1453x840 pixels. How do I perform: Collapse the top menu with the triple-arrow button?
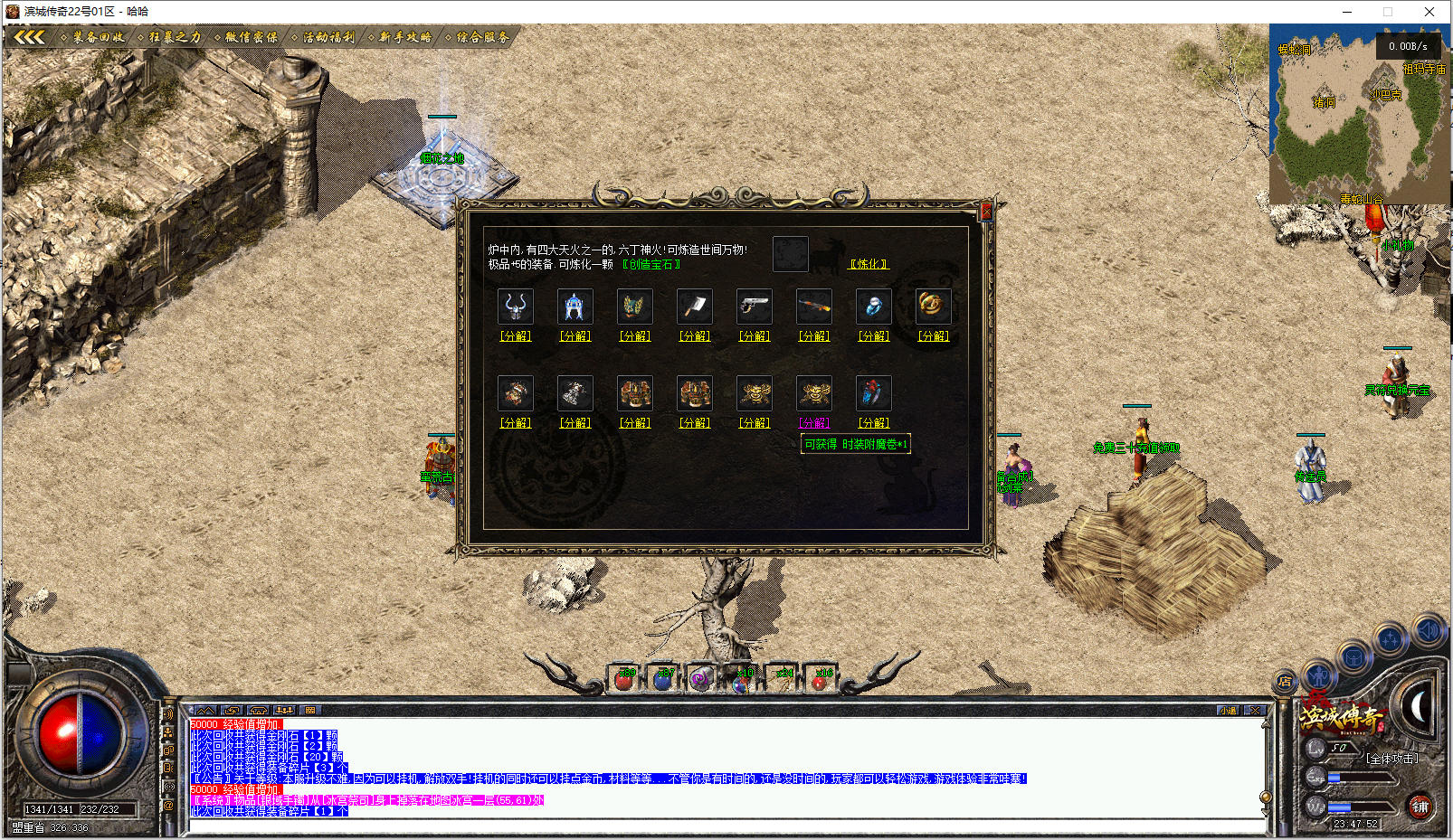(x=29, y=37)
